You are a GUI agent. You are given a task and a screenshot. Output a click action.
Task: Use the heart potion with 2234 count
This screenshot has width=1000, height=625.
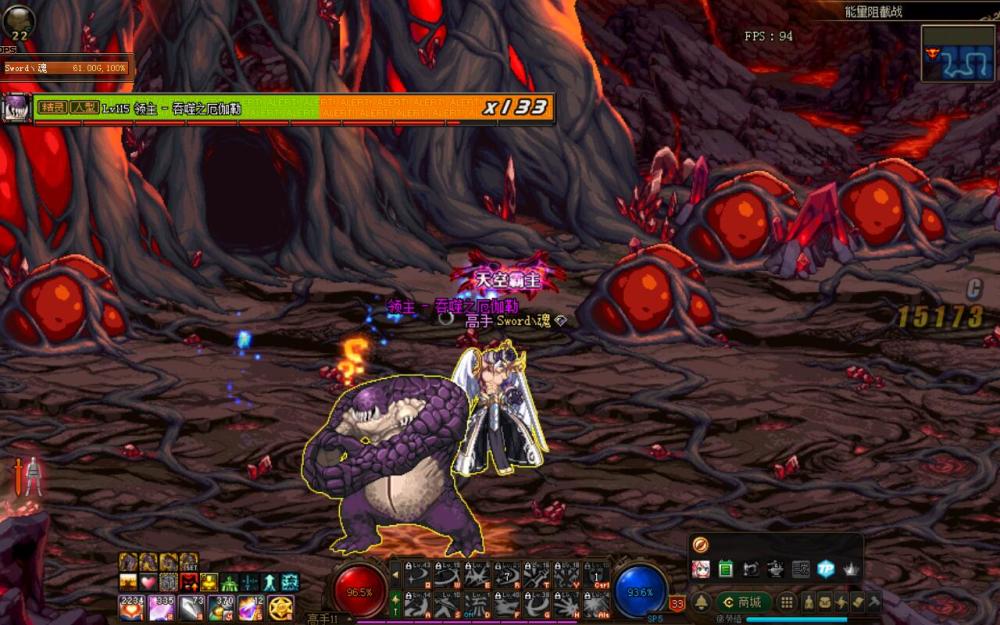click(x=131, y=606)
